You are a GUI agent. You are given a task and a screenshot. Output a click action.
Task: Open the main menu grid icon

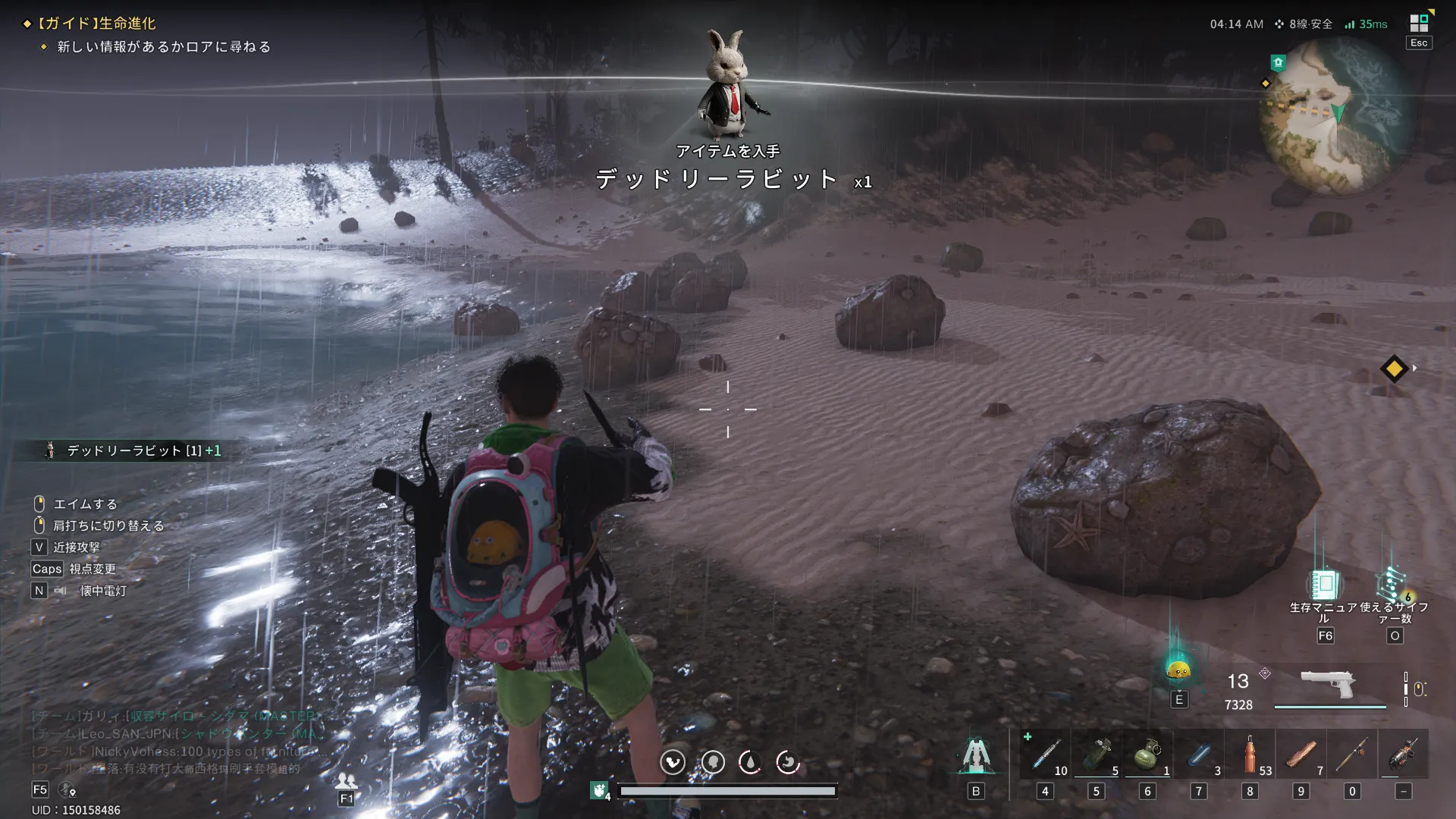pyautogui.click(x=1419, y=22)
